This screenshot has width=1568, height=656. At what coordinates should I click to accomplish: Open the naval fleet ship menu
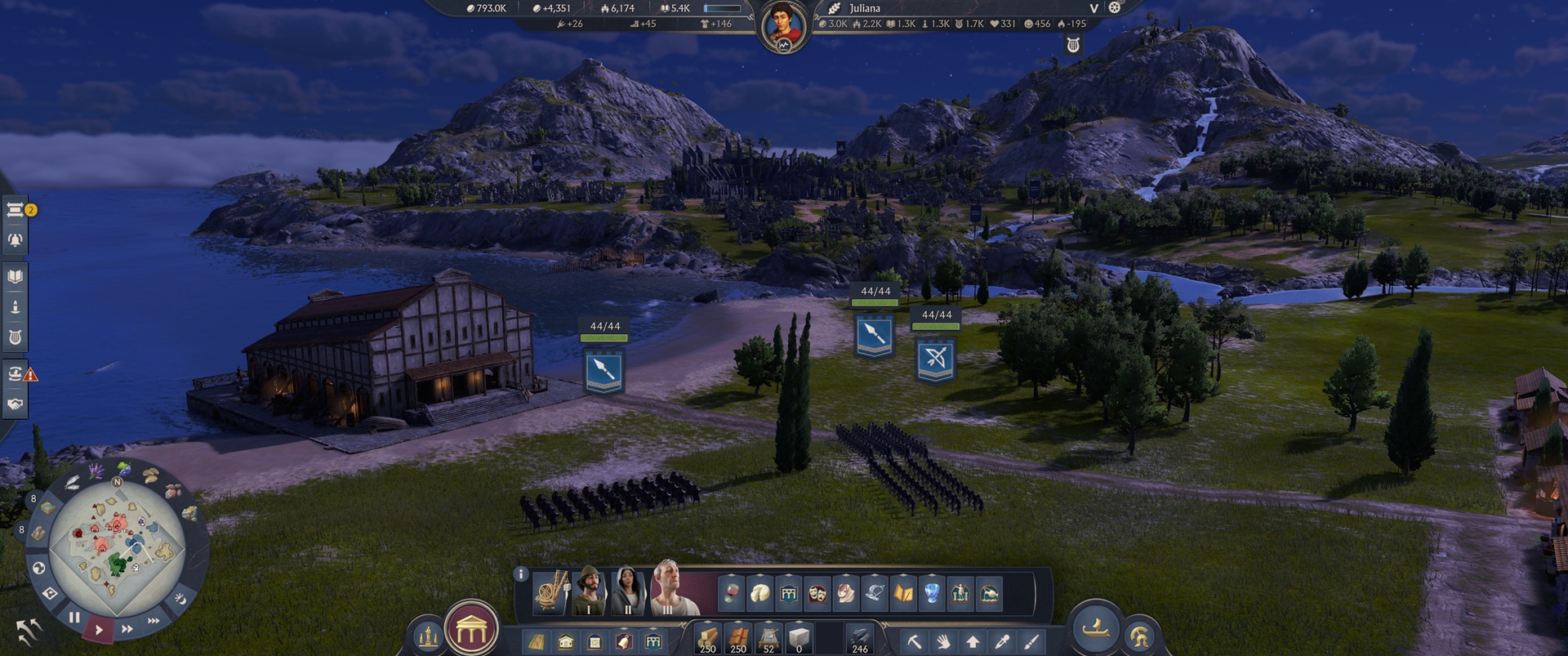pos(1094,631)
